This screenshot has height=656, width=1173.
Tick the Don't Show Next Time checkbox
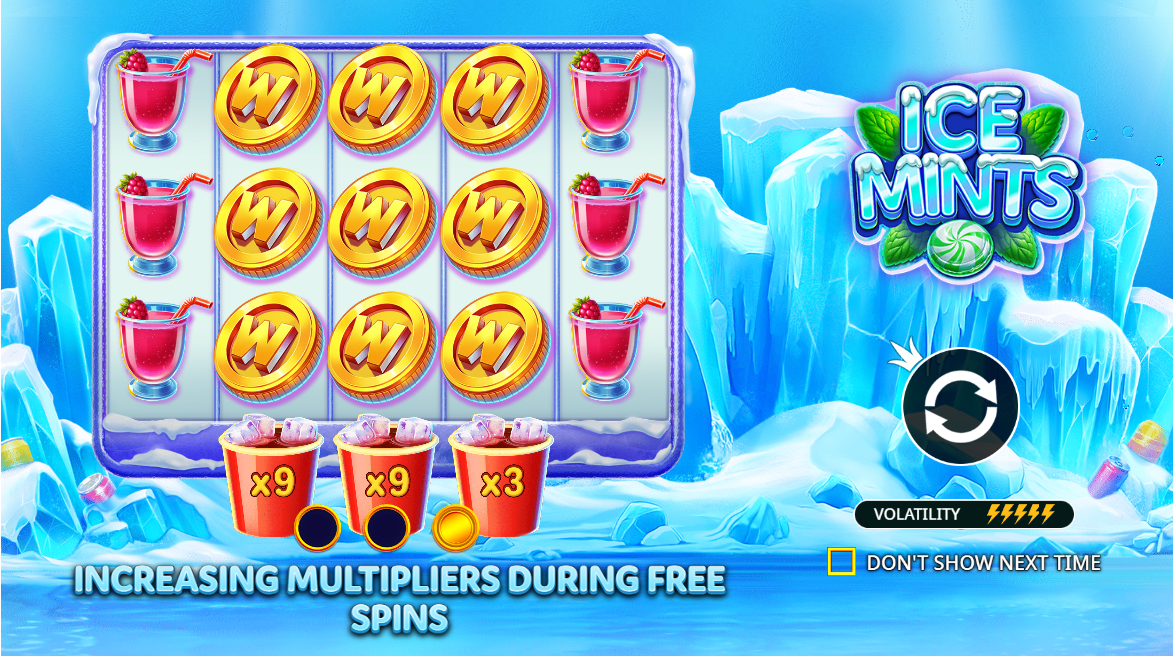pyautogui.click(x=841, y=562)
